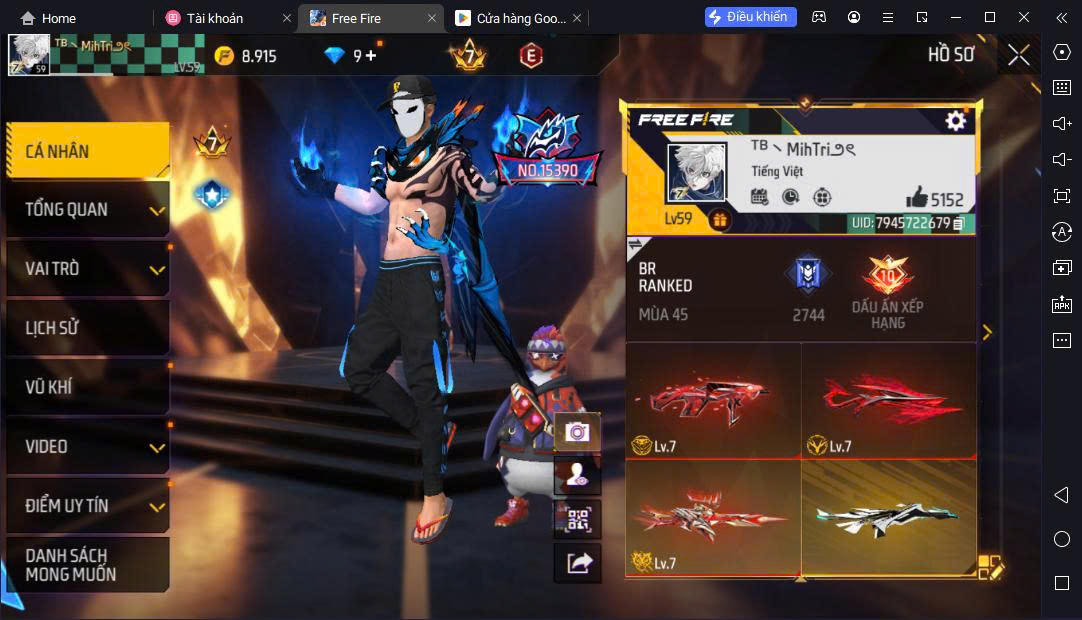Select the CÁ NHÂN tab
Viewport: 1082px width, 620px height.
pos(87,151)
